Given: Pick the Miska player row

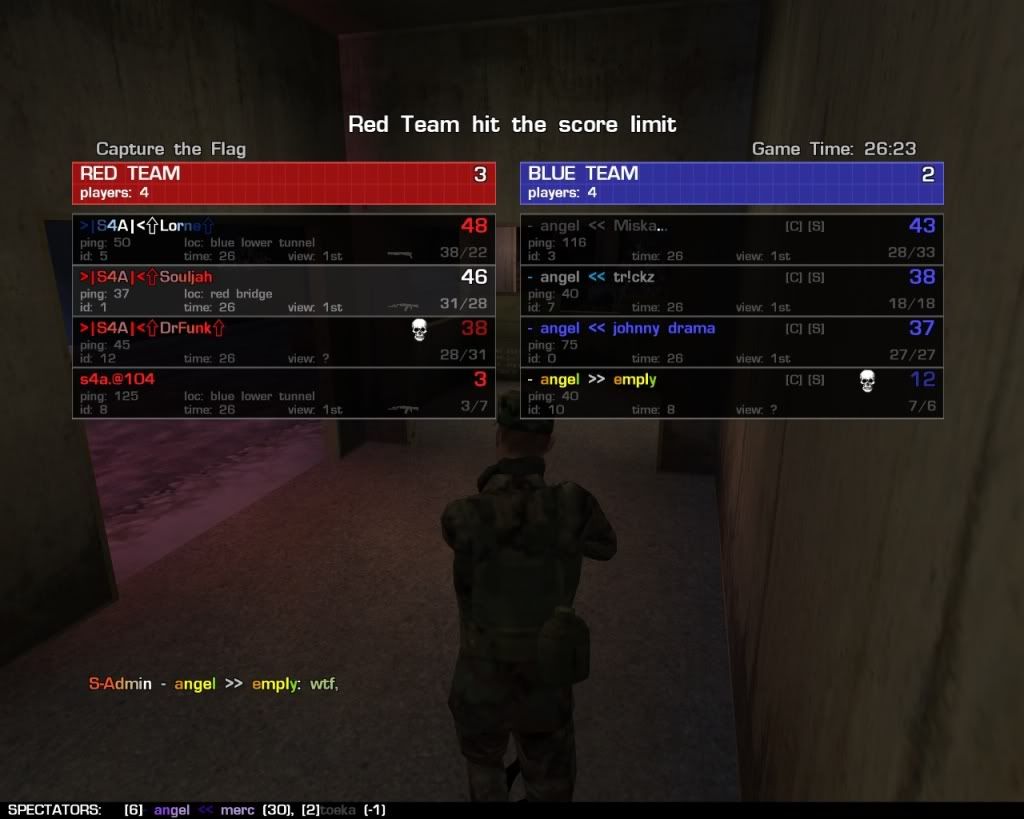Looking at the screenshot, I should click(731, 240).
